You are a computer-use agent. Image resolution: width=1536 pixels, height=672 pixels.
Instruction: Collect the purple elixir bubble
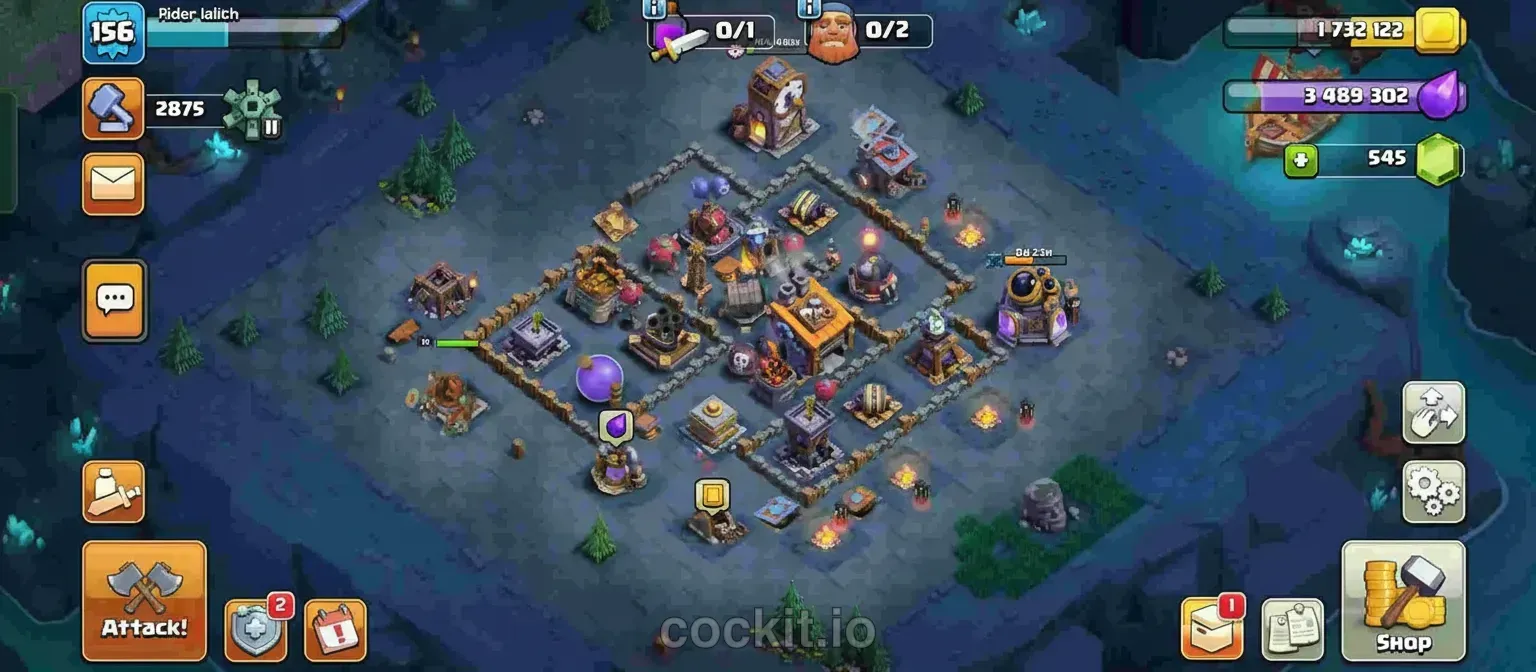coord(616,427)
